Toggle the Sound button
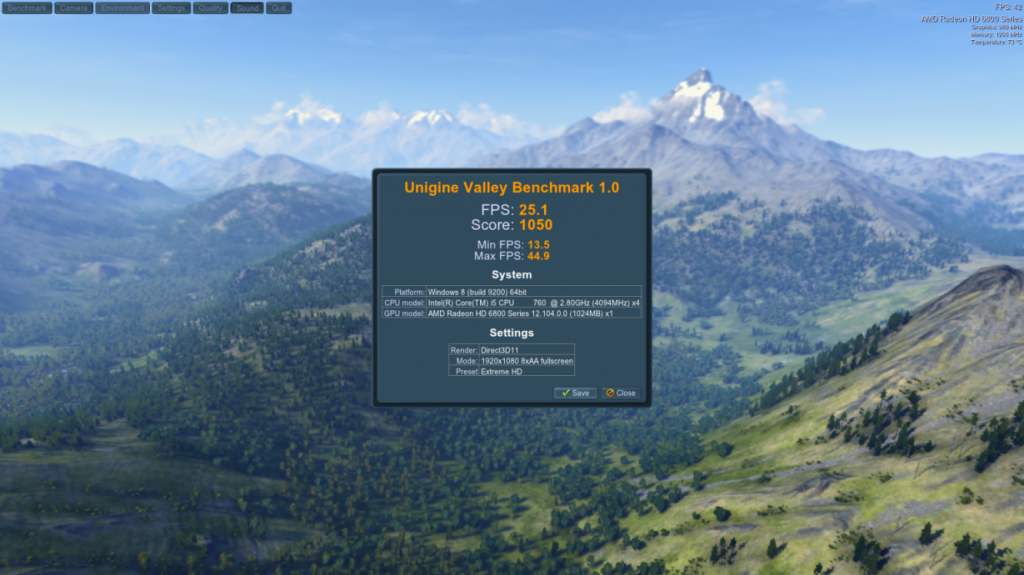Screen dimensions: 1024x575 (247, 8)
